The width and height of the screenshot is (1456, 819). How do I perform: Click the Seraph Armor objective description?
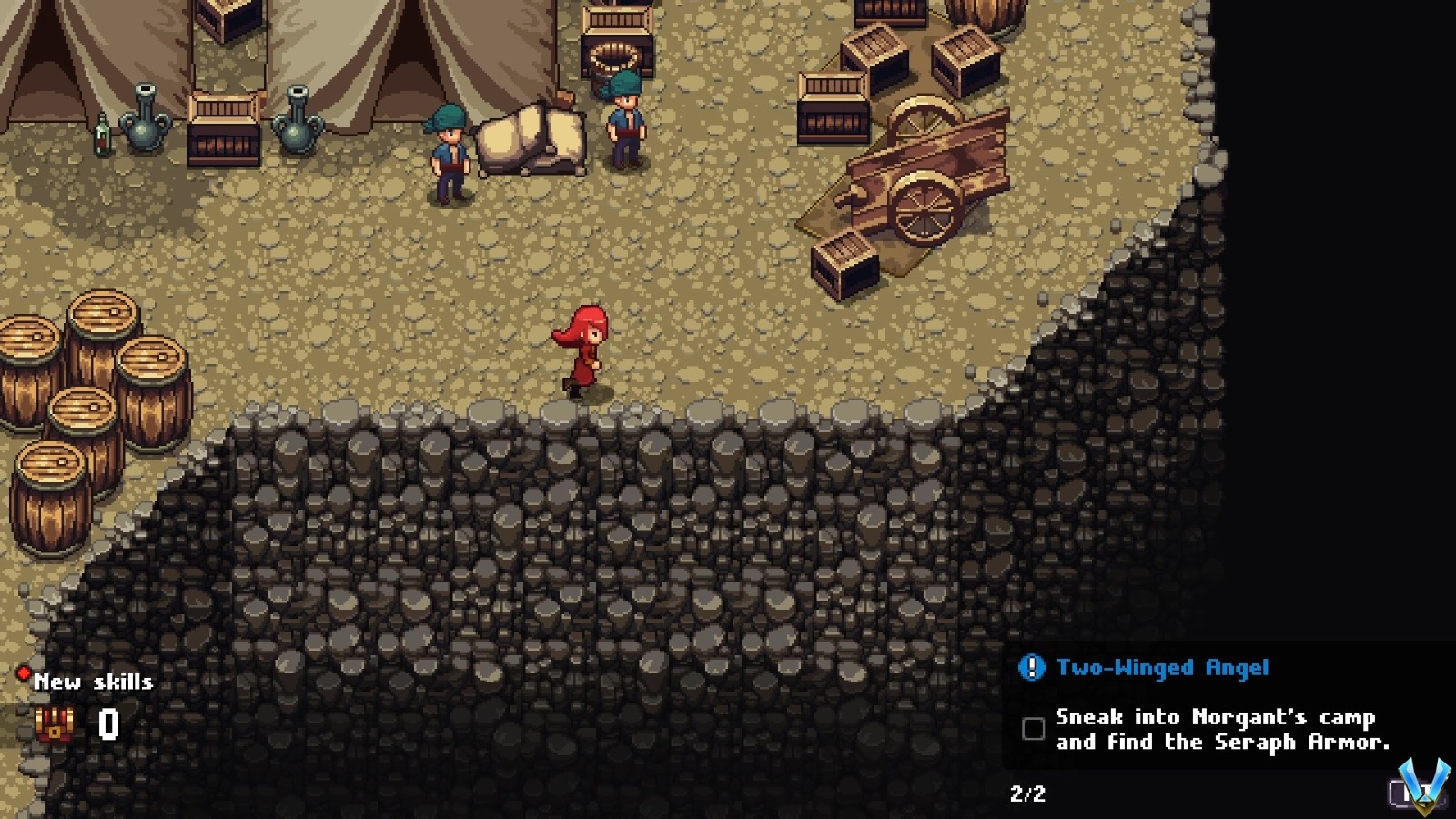(x=1224, y=742)
